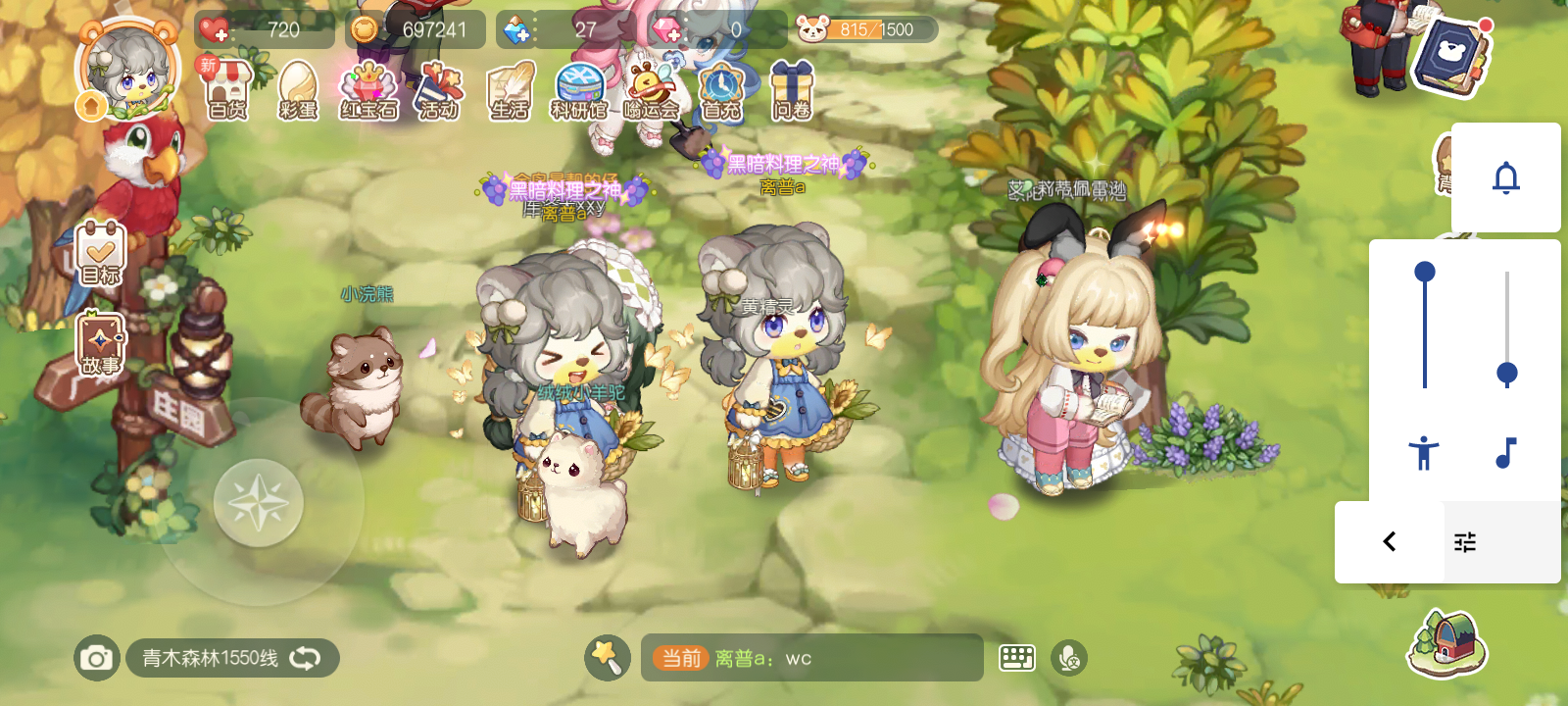
Task: Switch to the 当前 chat channel
Action: point(680,659)
